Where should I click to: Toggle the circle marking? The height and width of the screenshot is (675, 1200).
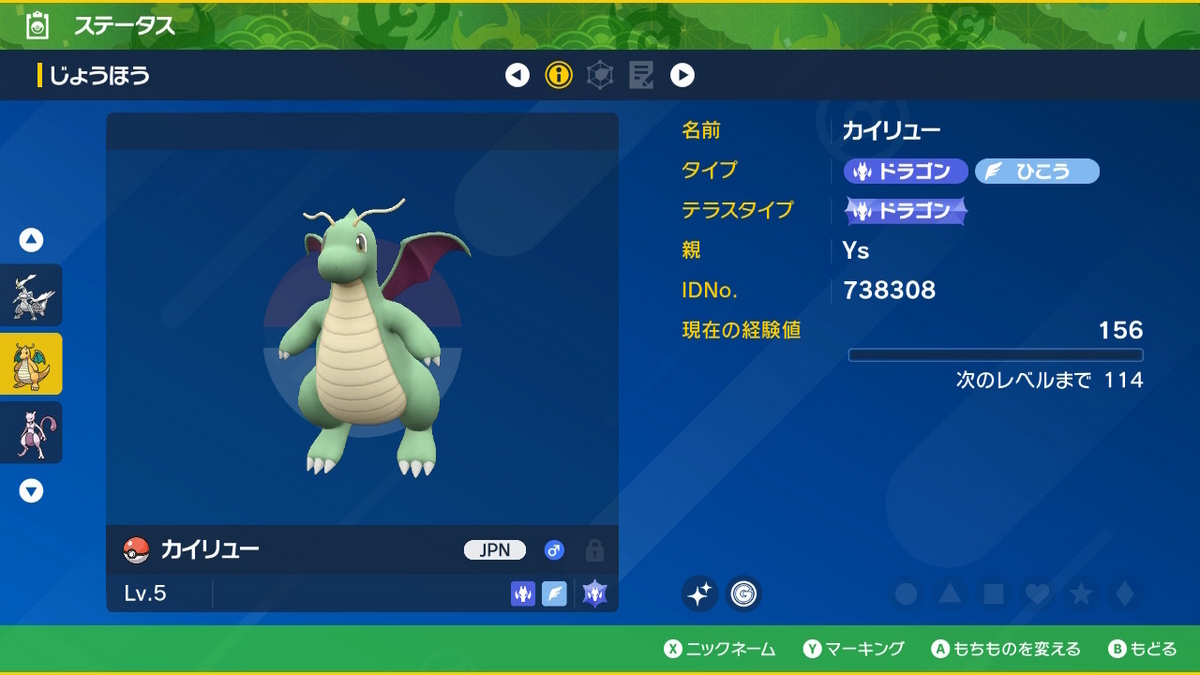point(906,594)
